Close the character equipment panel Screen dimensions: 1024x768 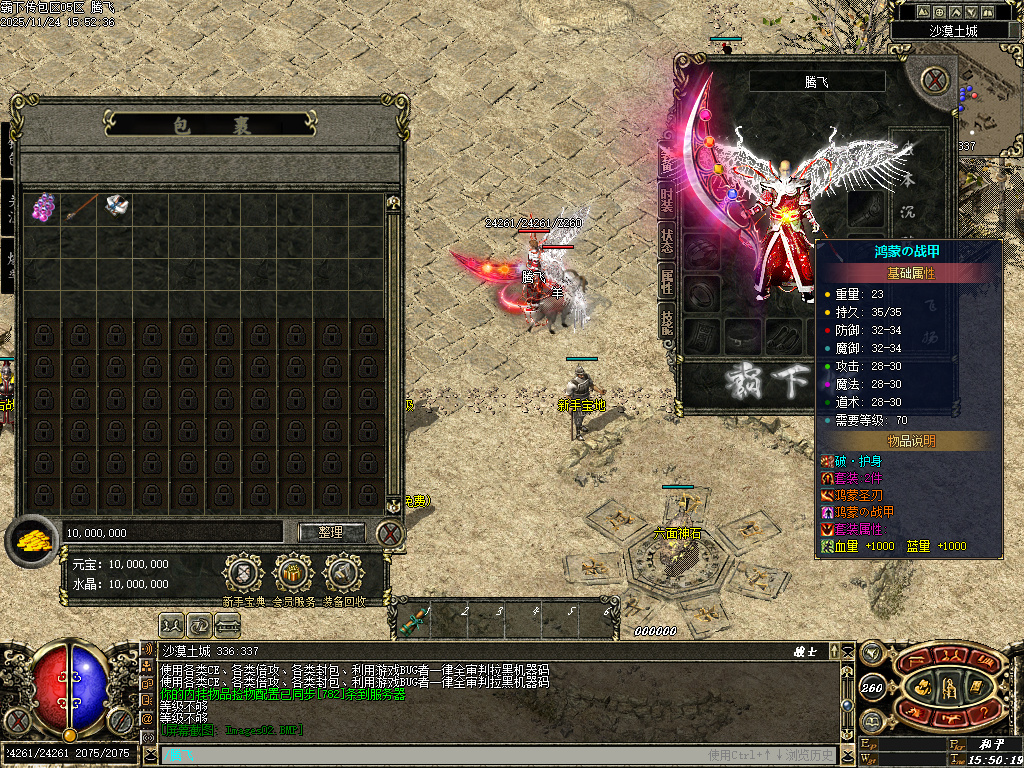tap(934, 80)
